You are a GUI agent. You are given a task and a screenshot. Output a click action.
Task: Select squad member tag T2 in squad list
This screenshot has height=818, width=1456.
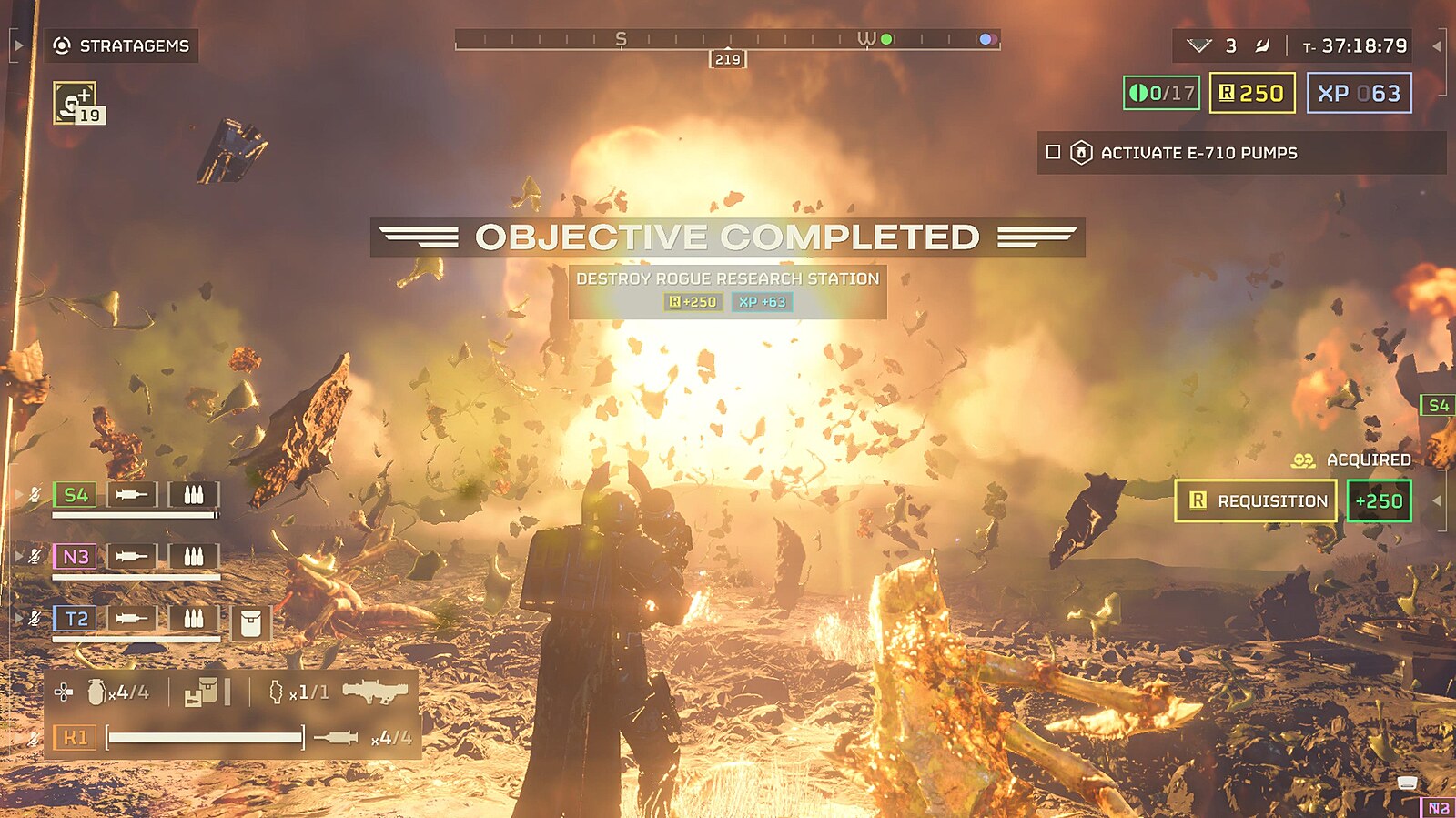[76, 619]
